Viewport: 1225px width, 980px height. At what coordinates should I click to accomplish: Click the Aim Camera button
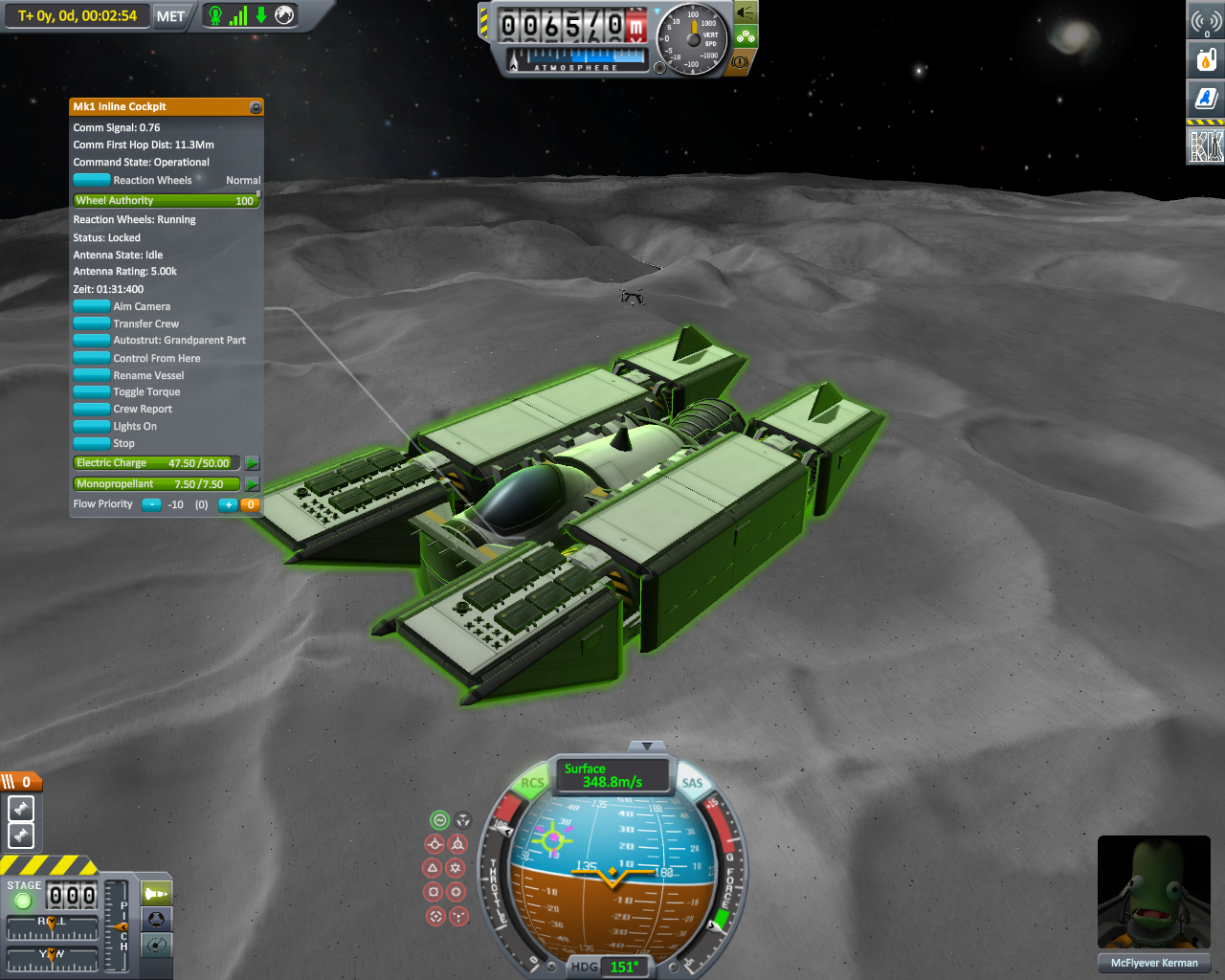[92, 306]
